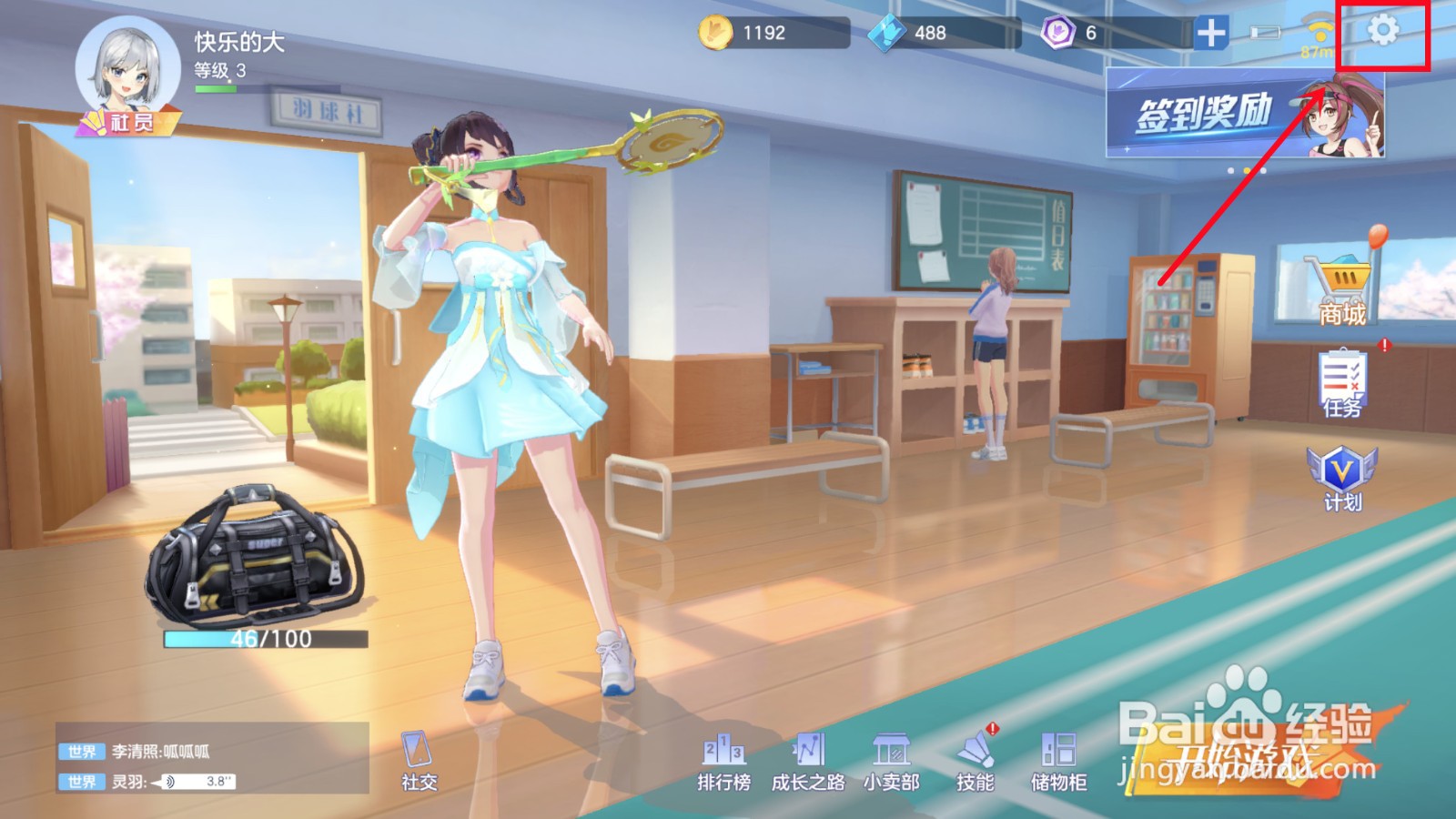Play 灵羽's voice message
The image size is (1456, 819).
pyautogui.click(x=194, y=782)
